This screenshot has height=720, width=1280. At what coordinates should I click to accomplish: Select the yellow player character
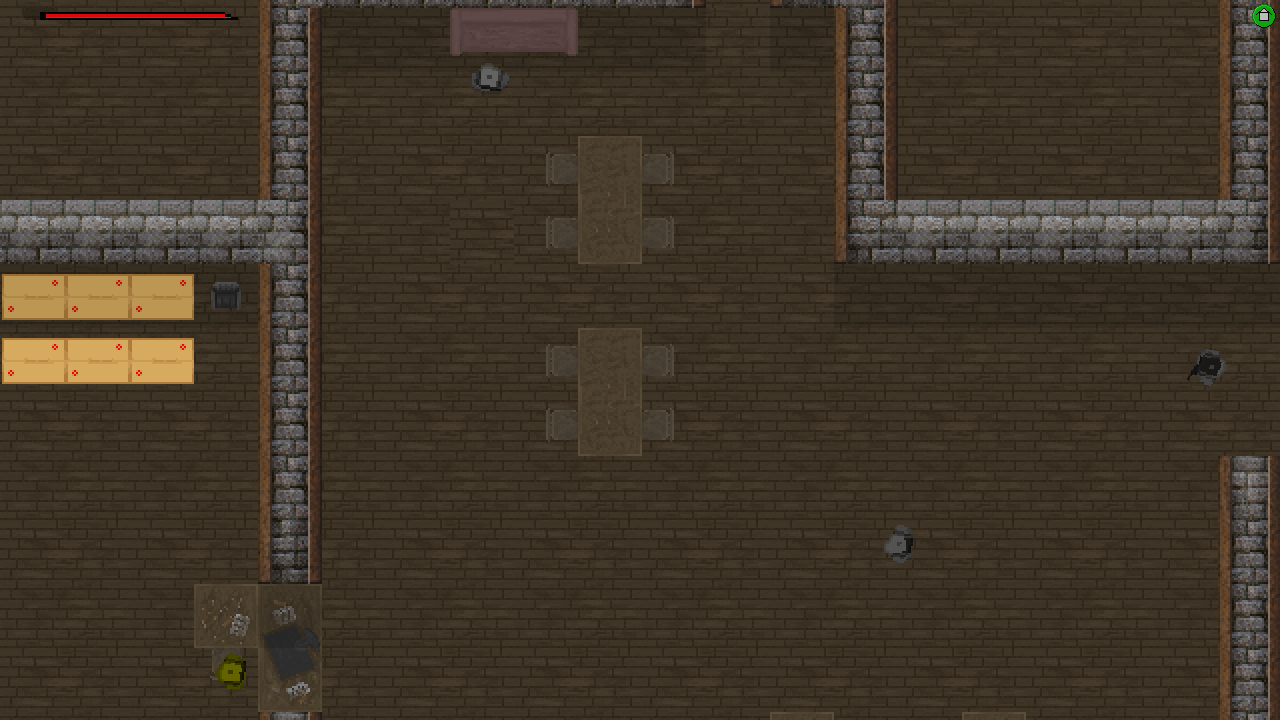pos(229,671)
